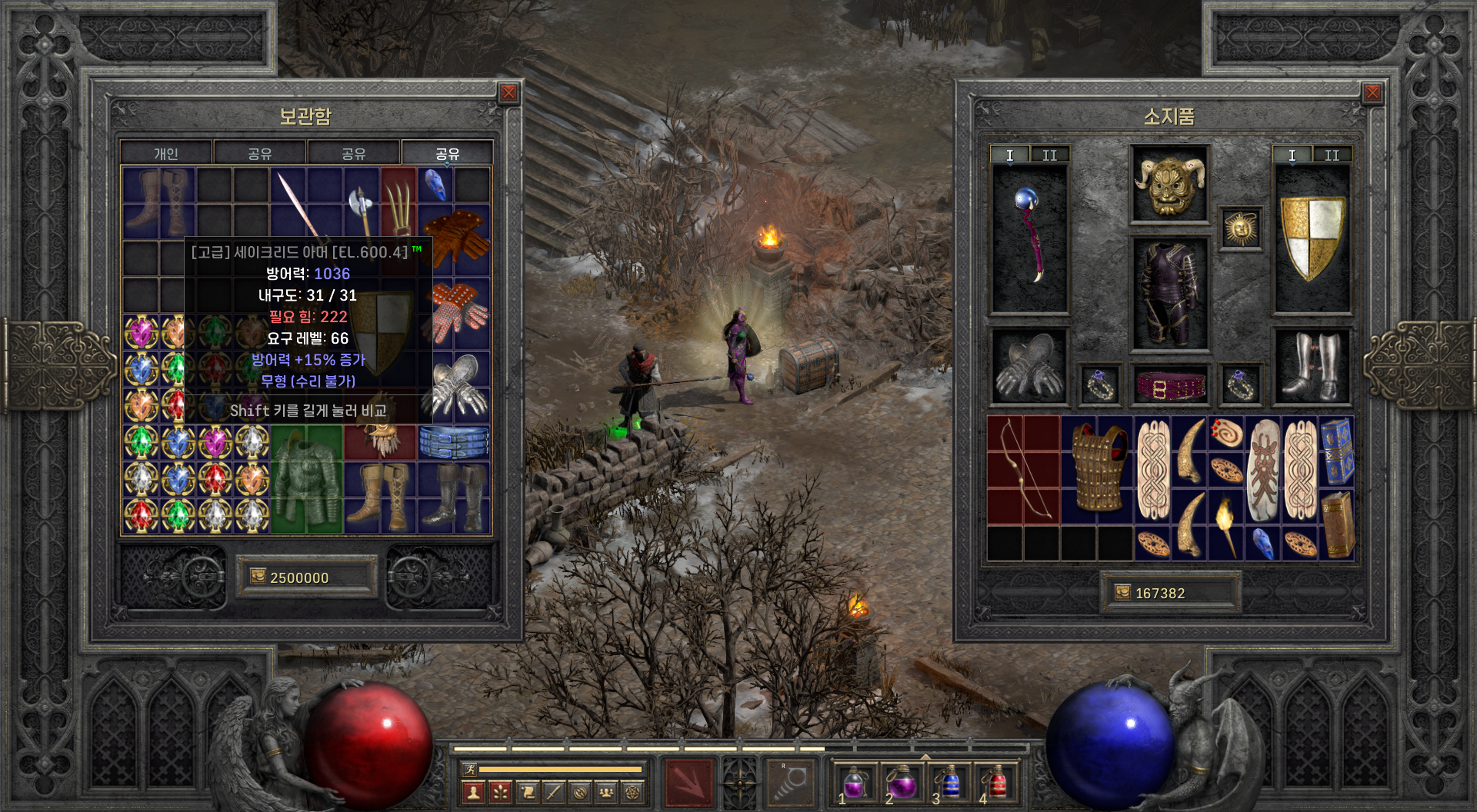Select the equipped orb weapon
This screenshot has width=1477, height=812.
[1029, 237]
